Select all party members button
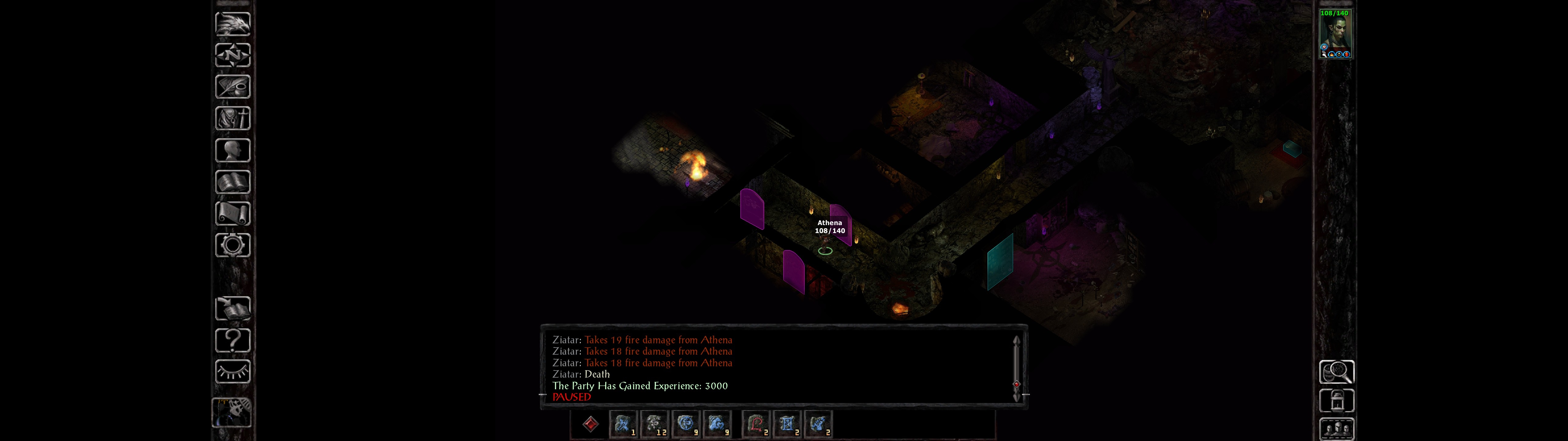This screenshot has height=441, width=1568. (x=1336, y=429)
